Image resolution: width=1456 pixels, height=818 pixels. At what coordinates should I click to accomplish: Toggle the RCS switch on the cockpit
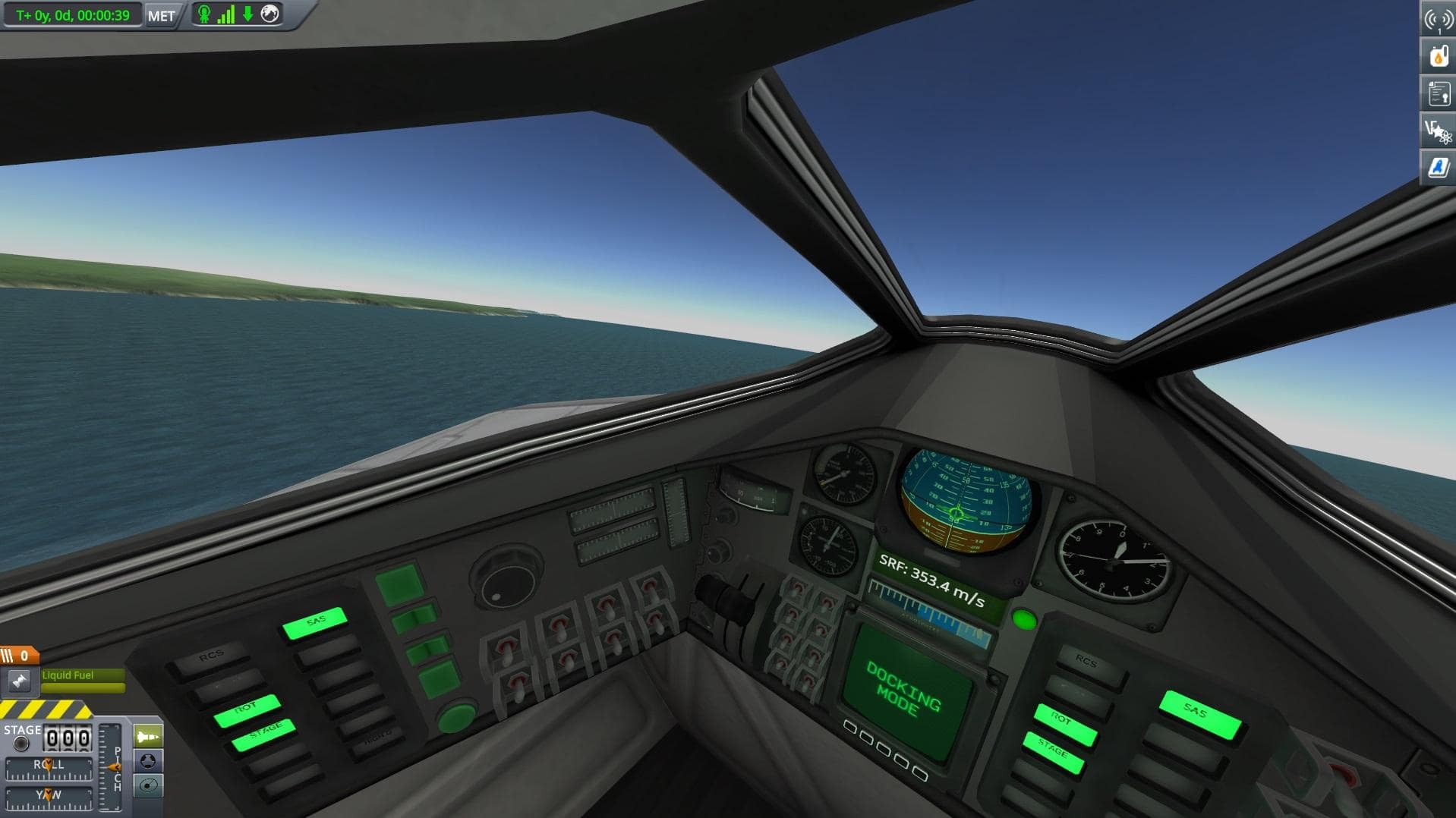click(213, 654)
